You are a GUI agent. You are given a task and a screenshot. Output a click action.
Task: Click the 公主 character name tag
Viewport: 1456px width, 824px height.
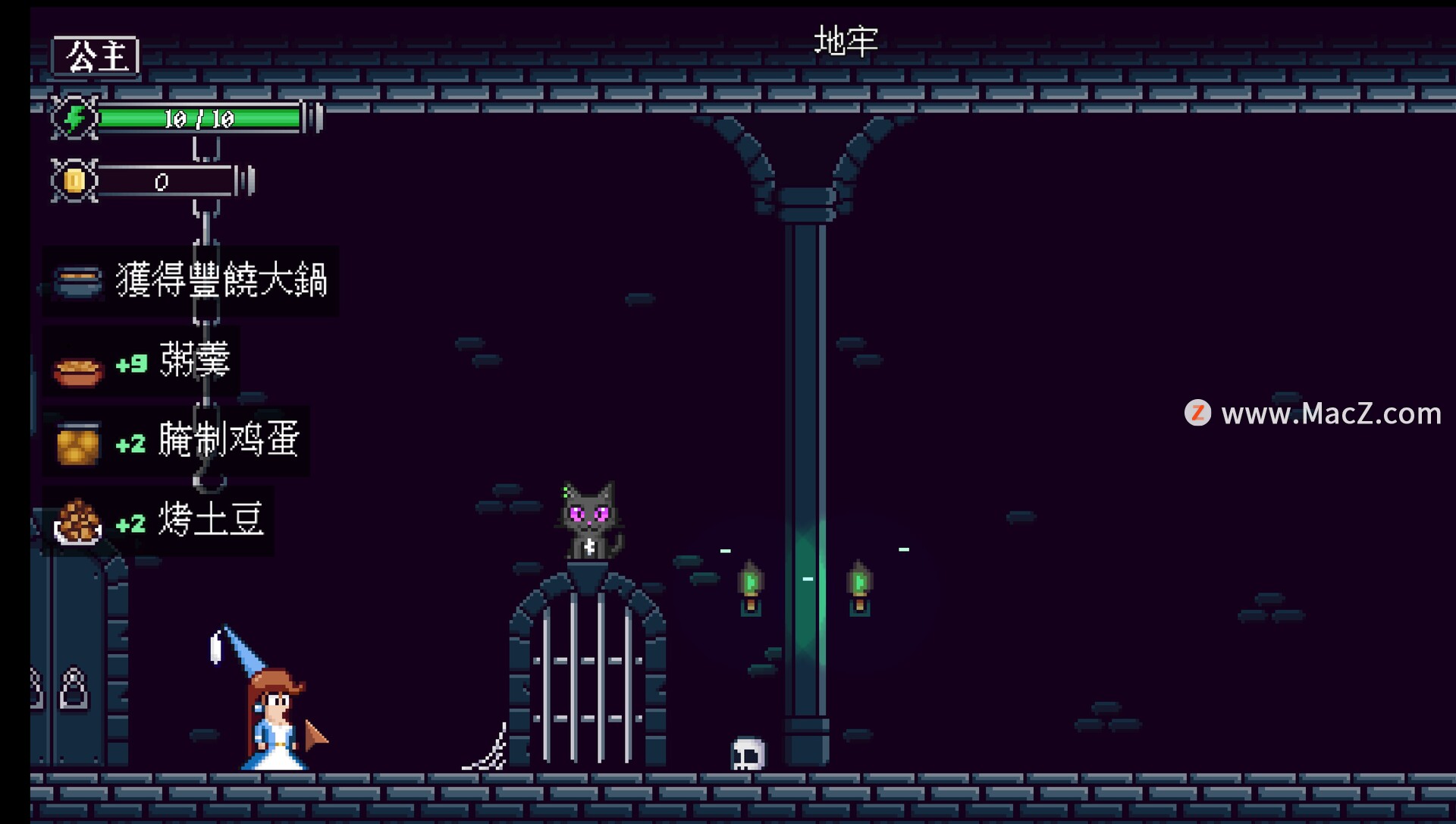96,56
